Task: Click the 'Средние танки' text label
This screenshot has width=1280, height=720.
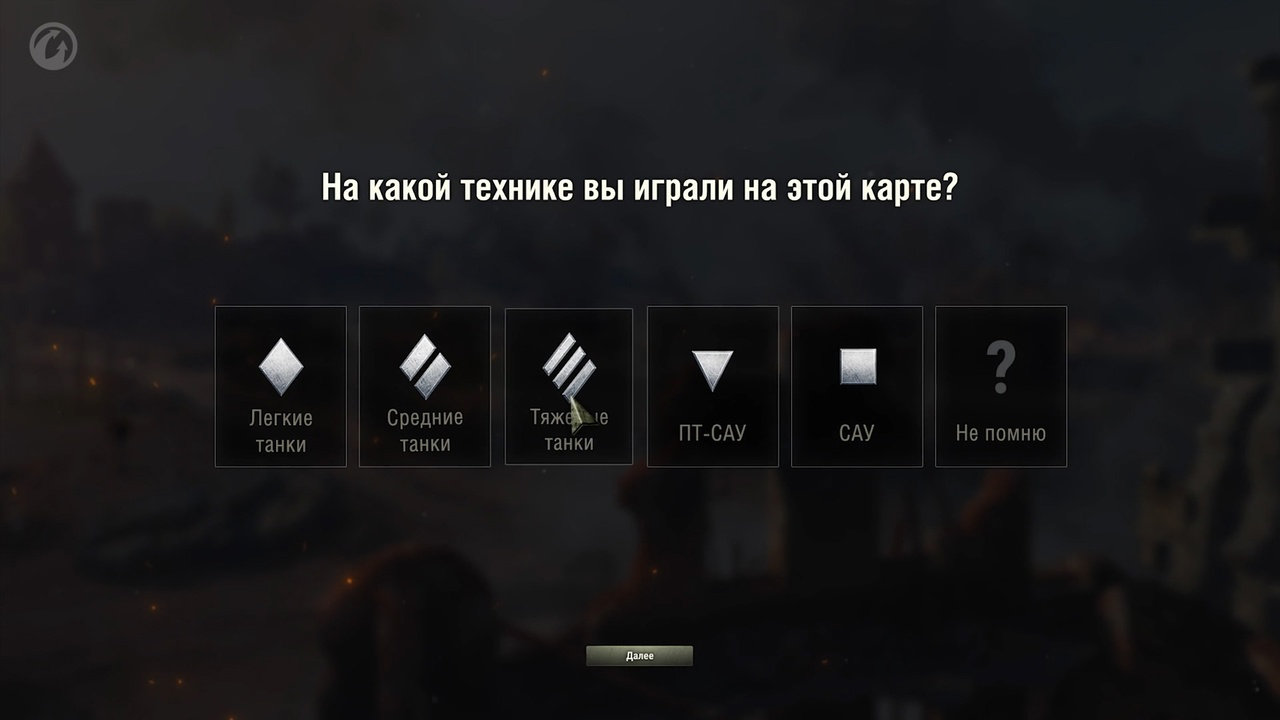Action: click(x=424, y=430)
